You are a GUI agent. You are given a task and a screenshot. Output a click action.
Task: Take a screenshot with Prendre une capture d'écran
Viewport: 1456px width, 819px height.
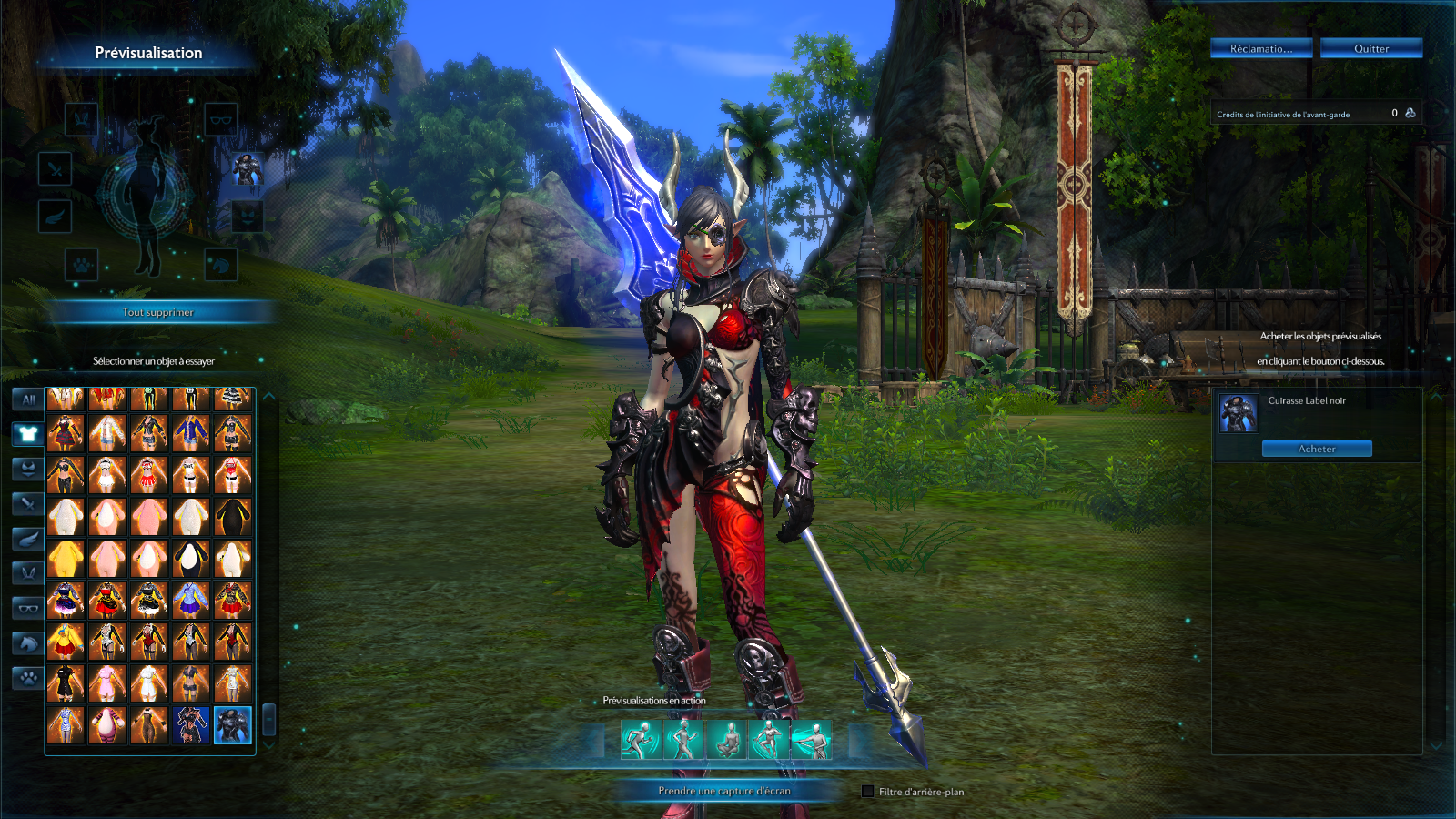724,791
